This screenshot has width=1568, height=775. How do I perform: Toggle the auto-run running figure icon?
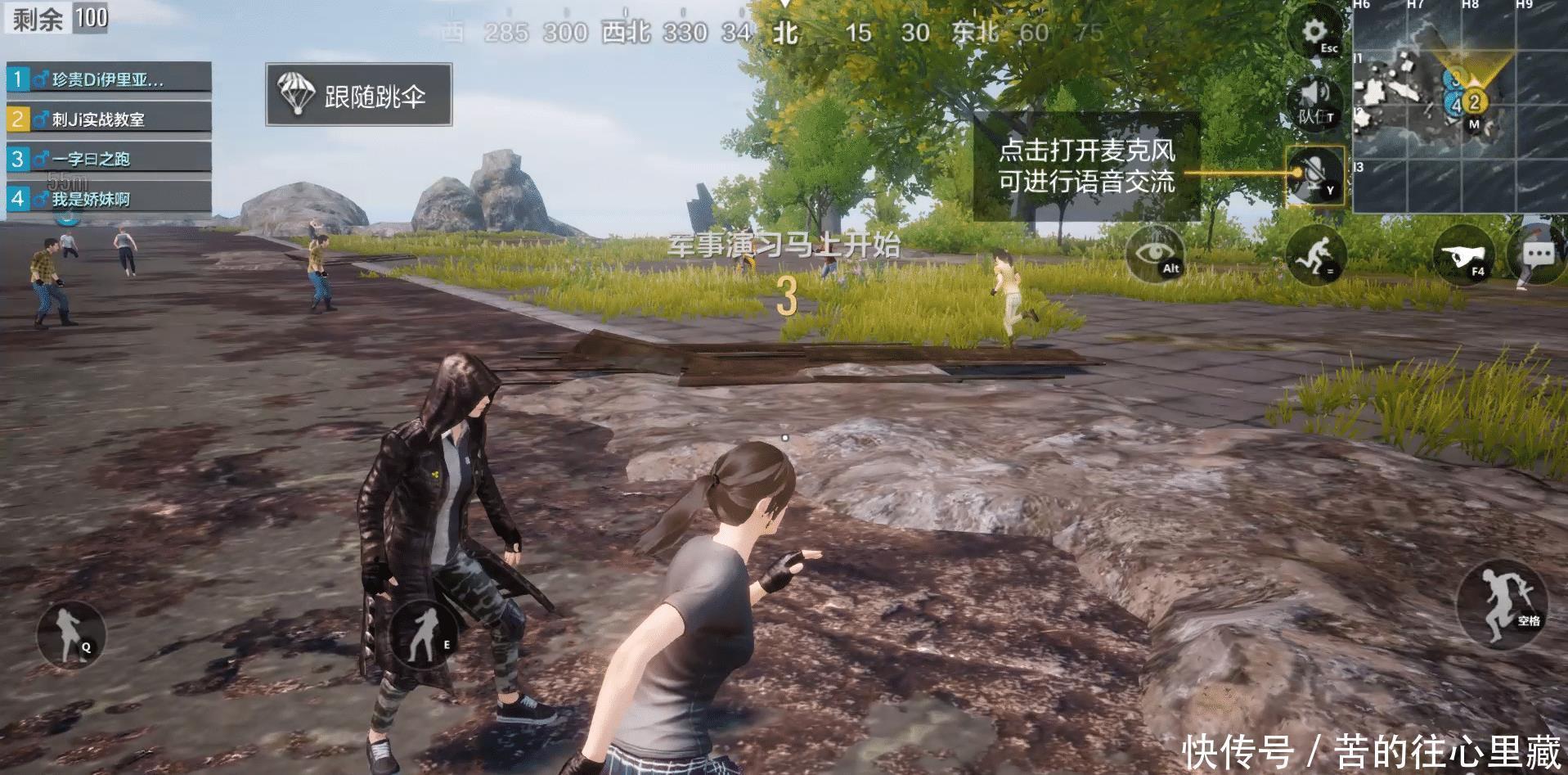click(x=1315, y=255)
